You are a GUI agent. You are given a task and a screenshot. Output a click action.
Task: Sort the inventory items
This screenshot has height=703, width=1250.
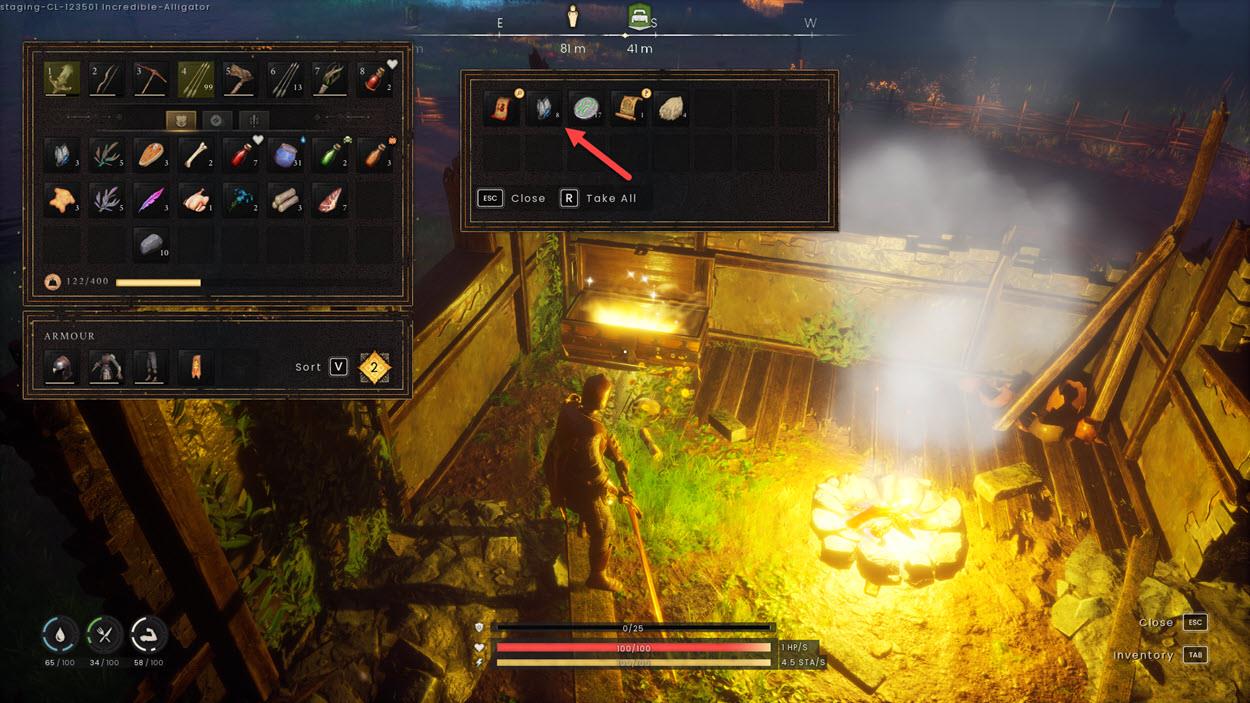coord(338,367)
